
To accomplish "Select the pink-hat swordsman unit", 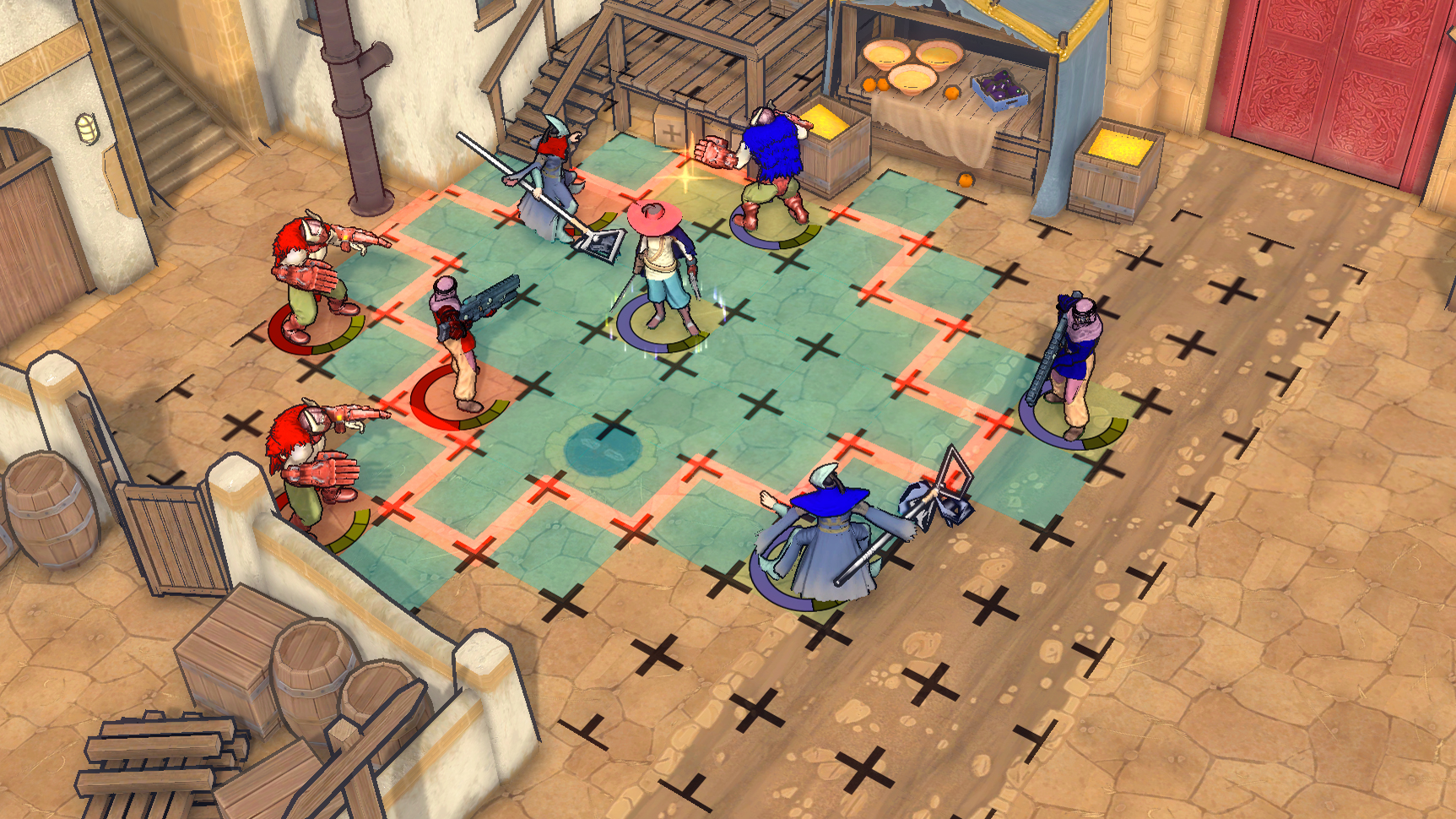I will 663,270.
